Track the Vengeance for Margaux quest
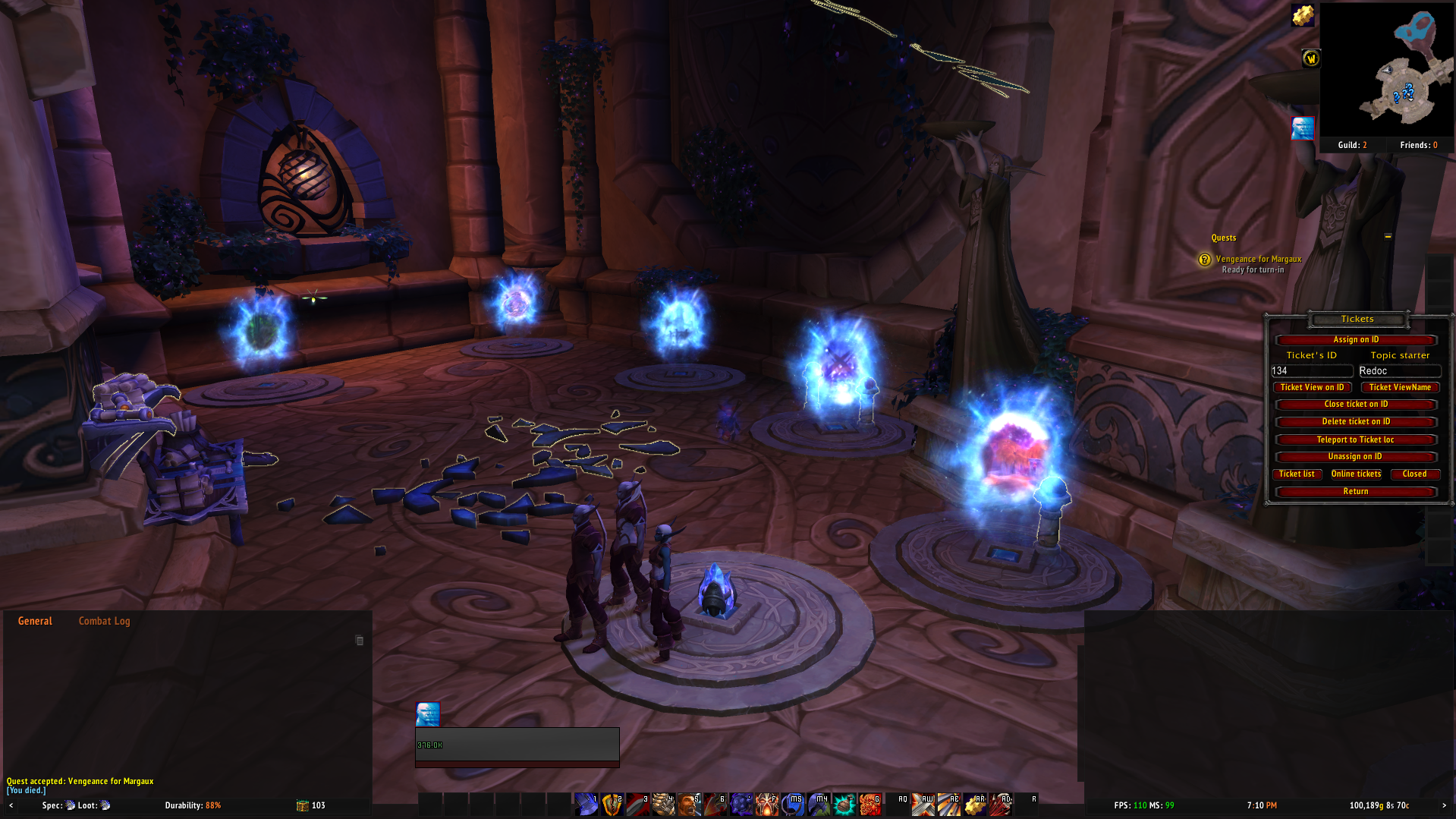 click(x=1258, y=260)
